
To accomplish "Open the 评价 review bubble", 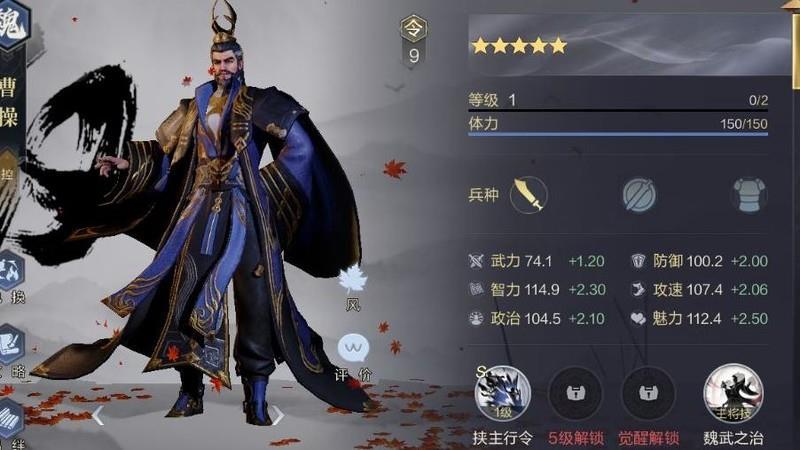I will tap(353, 349).
